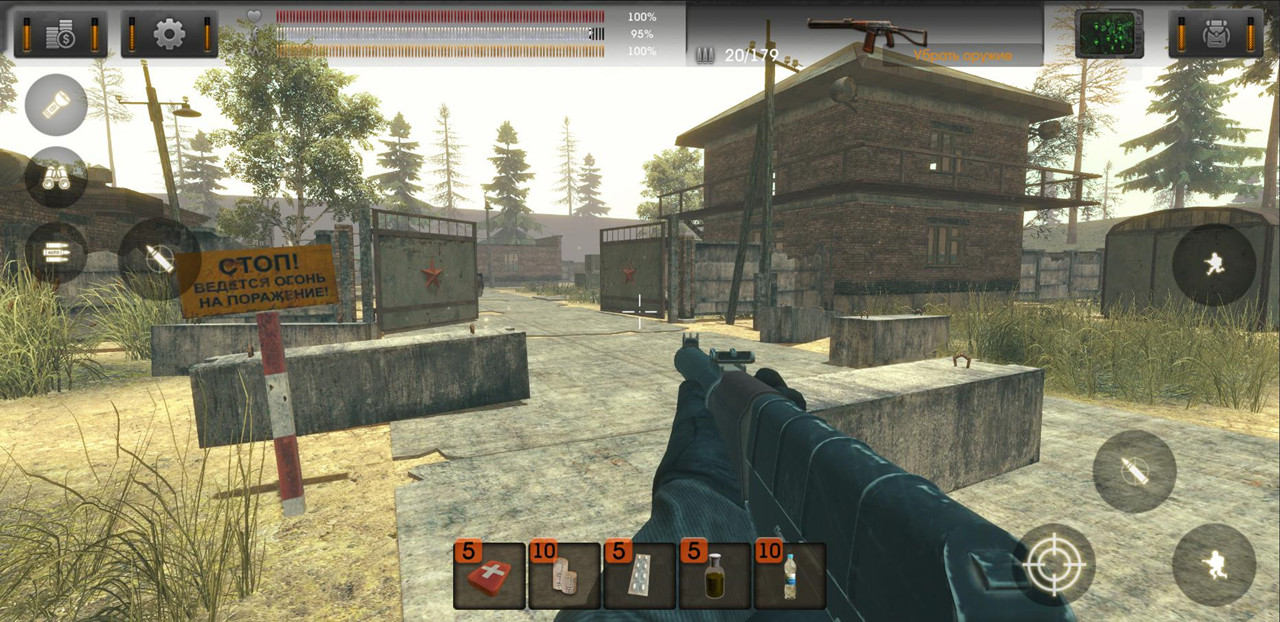The height and width of the screenshot is (622, 1280).
Task: Tap the running figure sprint button
Action: click(x=1214, y=265)
